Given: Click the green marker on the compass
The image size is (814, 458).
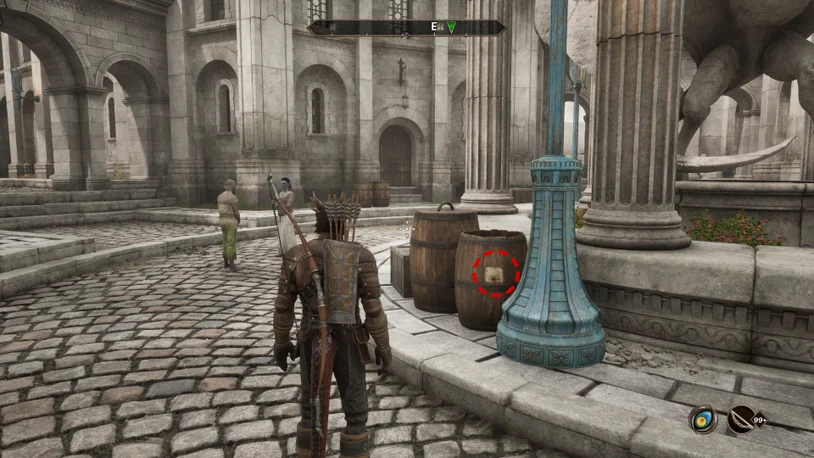Looking at the screenshot, I should point(452,27).
